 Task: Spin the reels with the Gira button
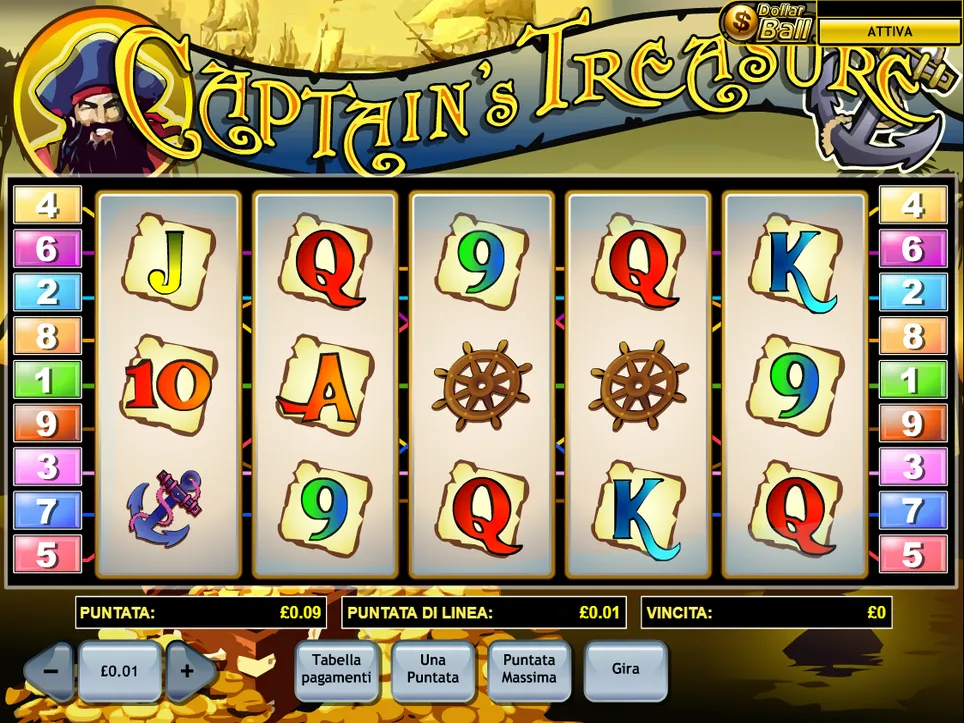(625, 669)
